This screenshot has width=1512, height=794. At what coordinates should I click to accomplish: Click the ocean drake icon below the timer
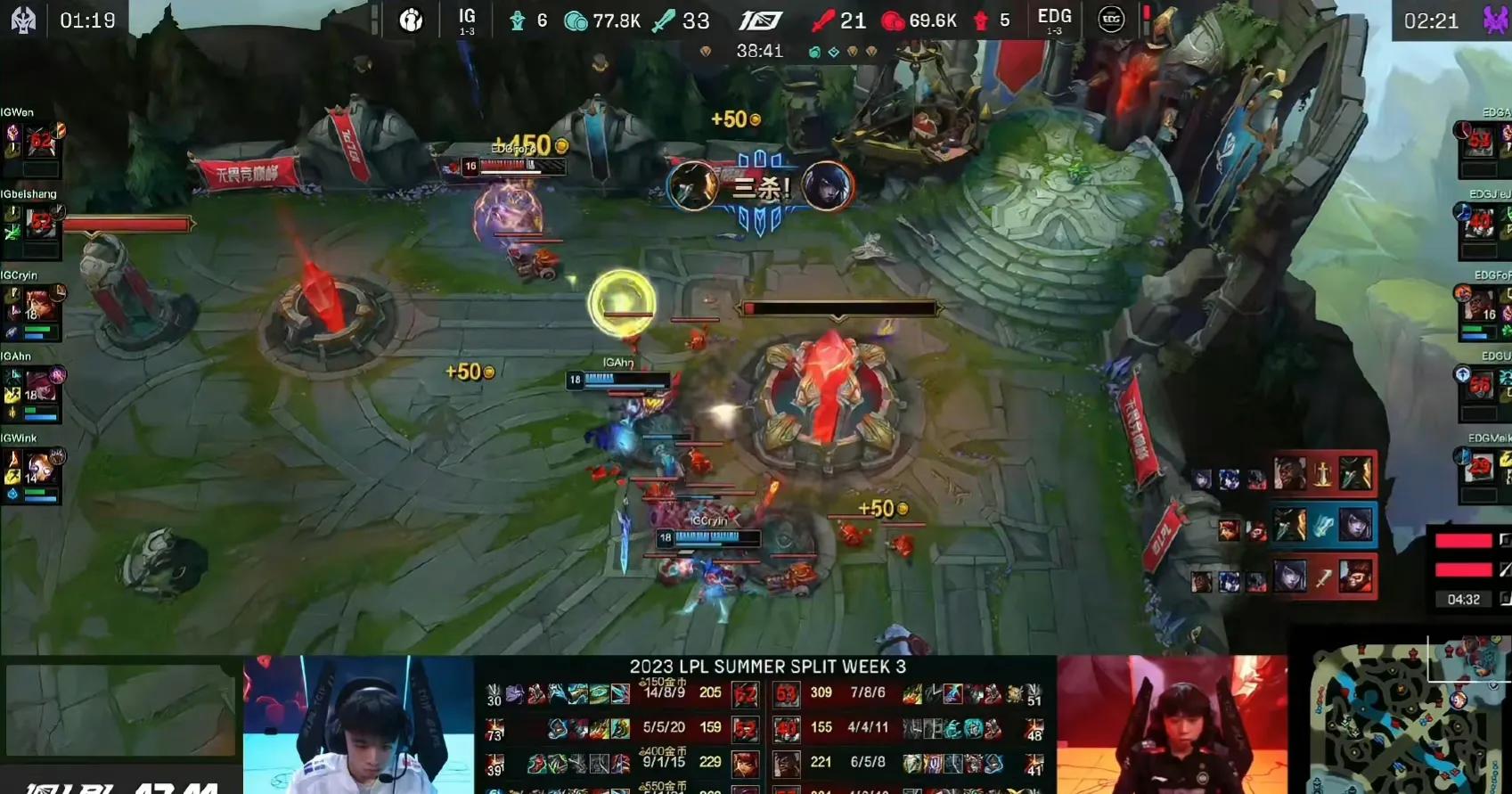click(813, 52)
